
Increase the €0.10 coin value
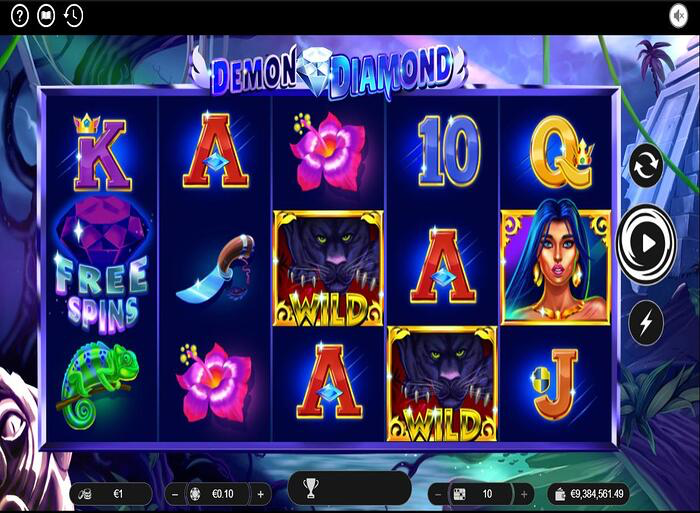point(260,493)
